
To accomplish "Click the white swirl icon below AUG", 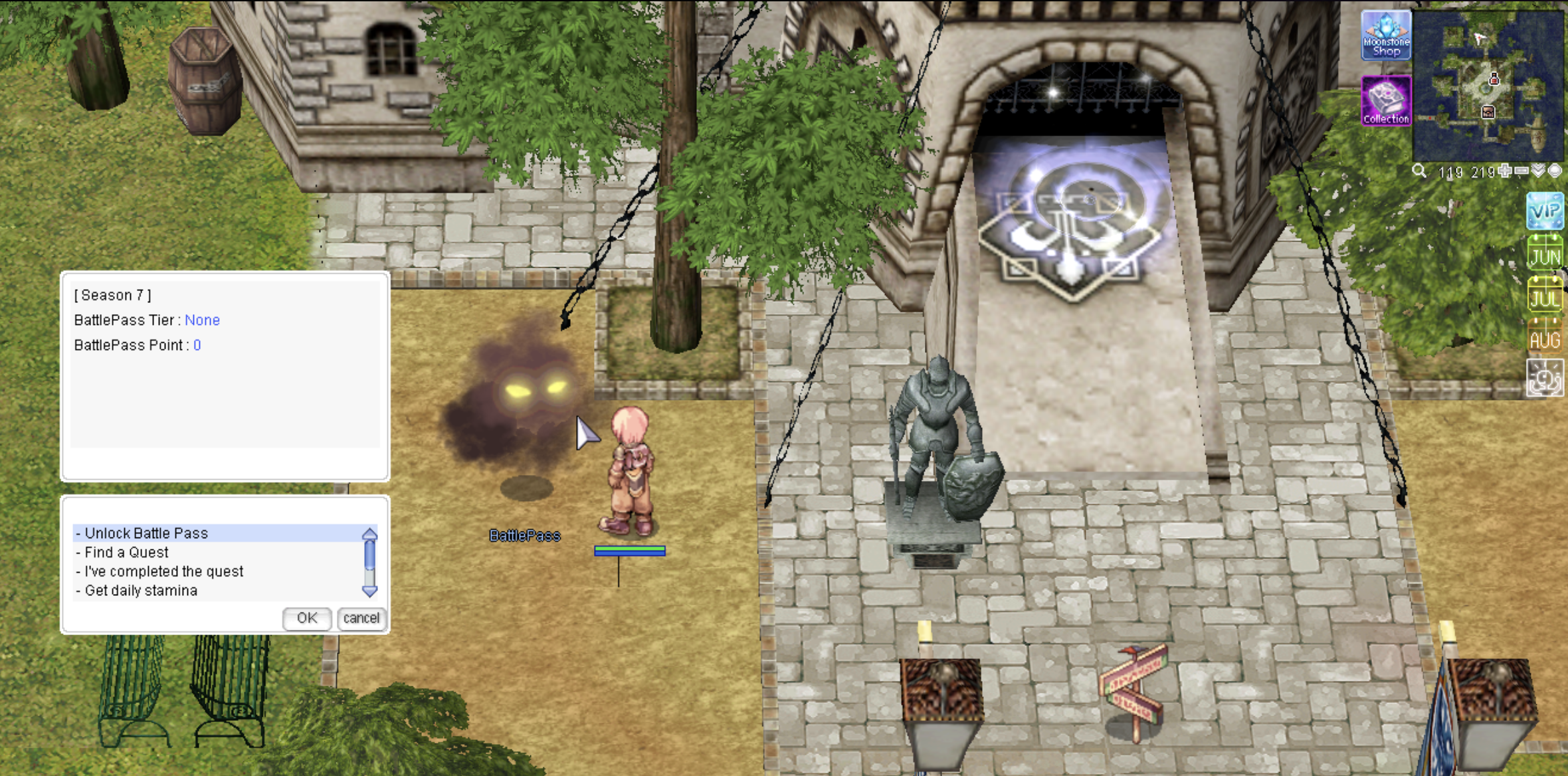I will [x=1545, y=379].
